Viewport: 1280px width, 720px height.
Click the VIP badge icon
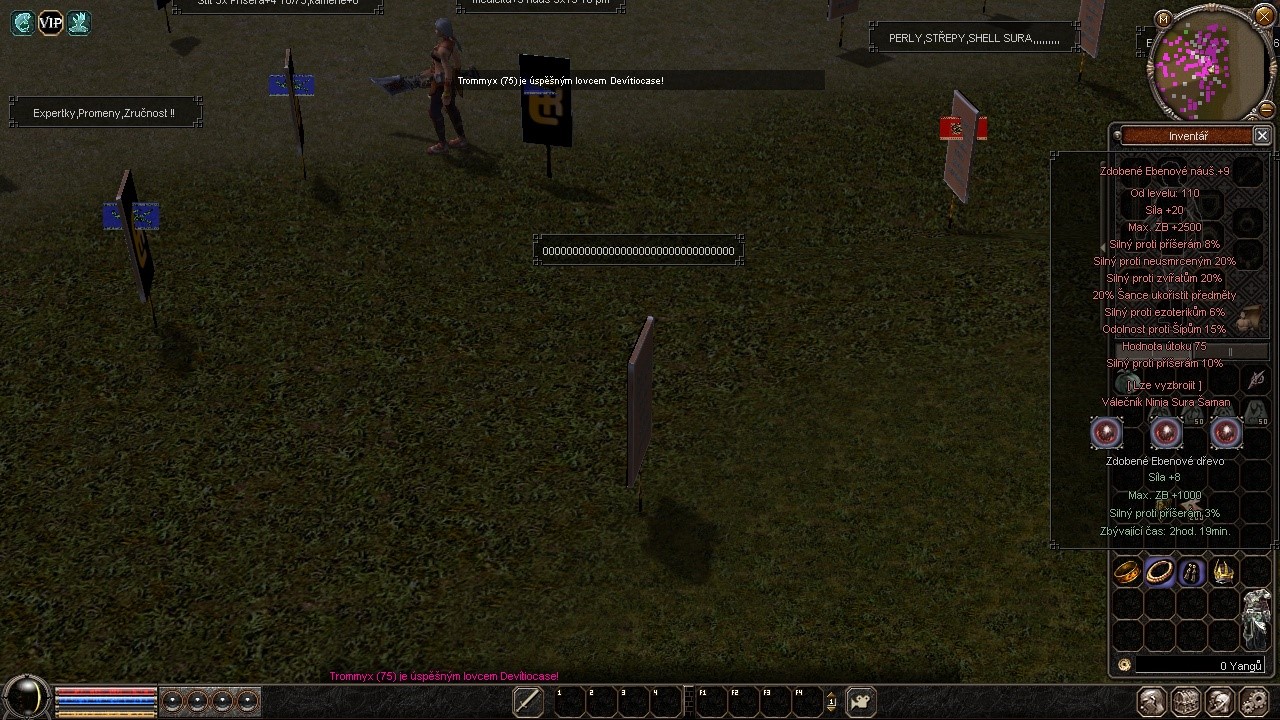click(x=50, y=23)
